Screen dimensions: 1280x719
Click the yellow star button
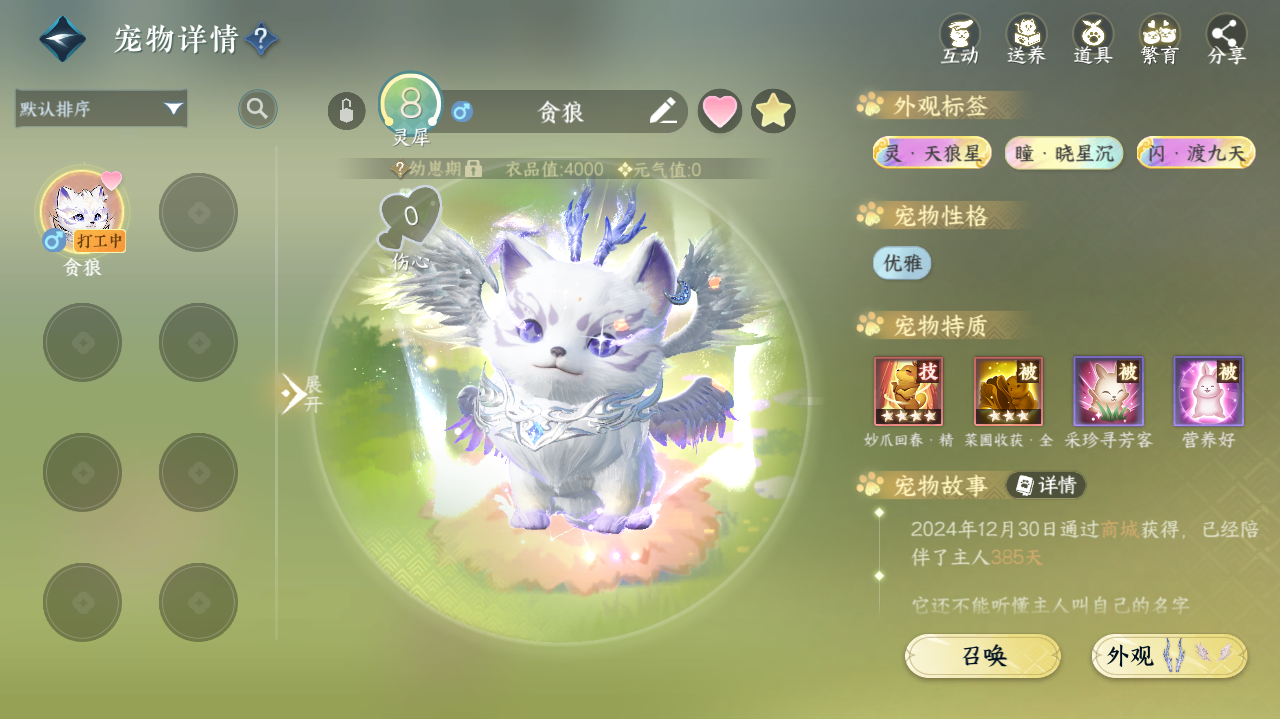(x=773, y=111)
